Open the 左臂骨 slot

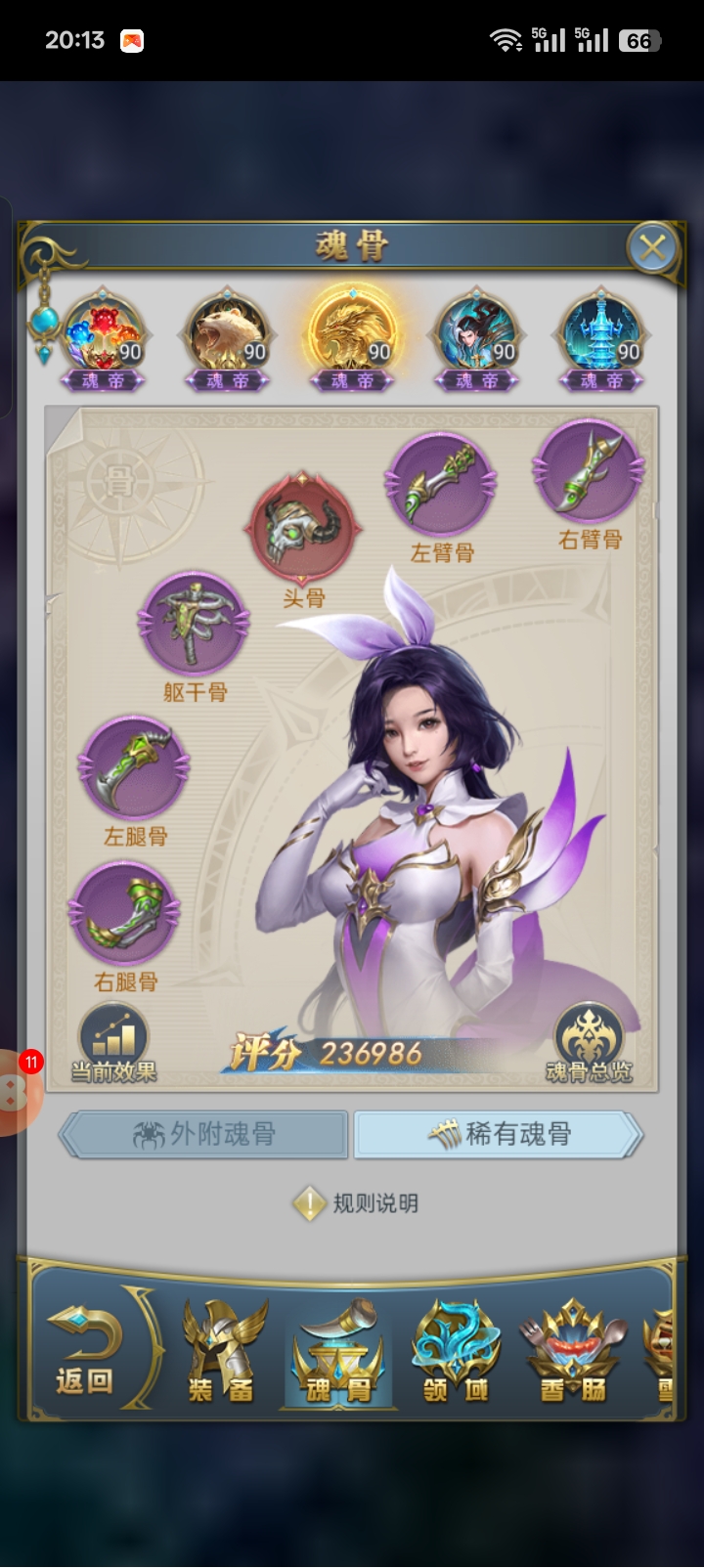pos(442,486)
